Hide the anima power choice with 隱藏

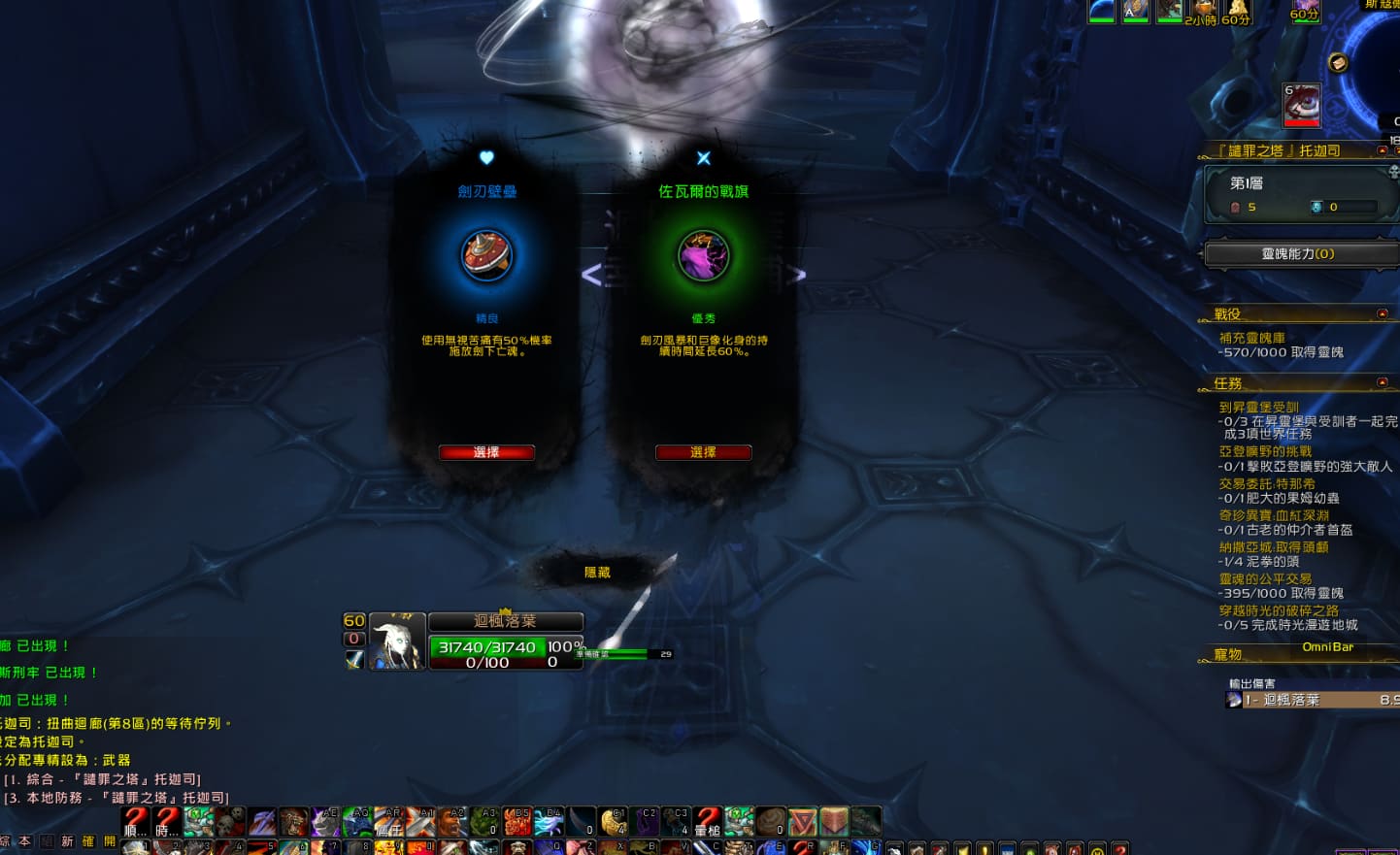click(x=597, y=573)
